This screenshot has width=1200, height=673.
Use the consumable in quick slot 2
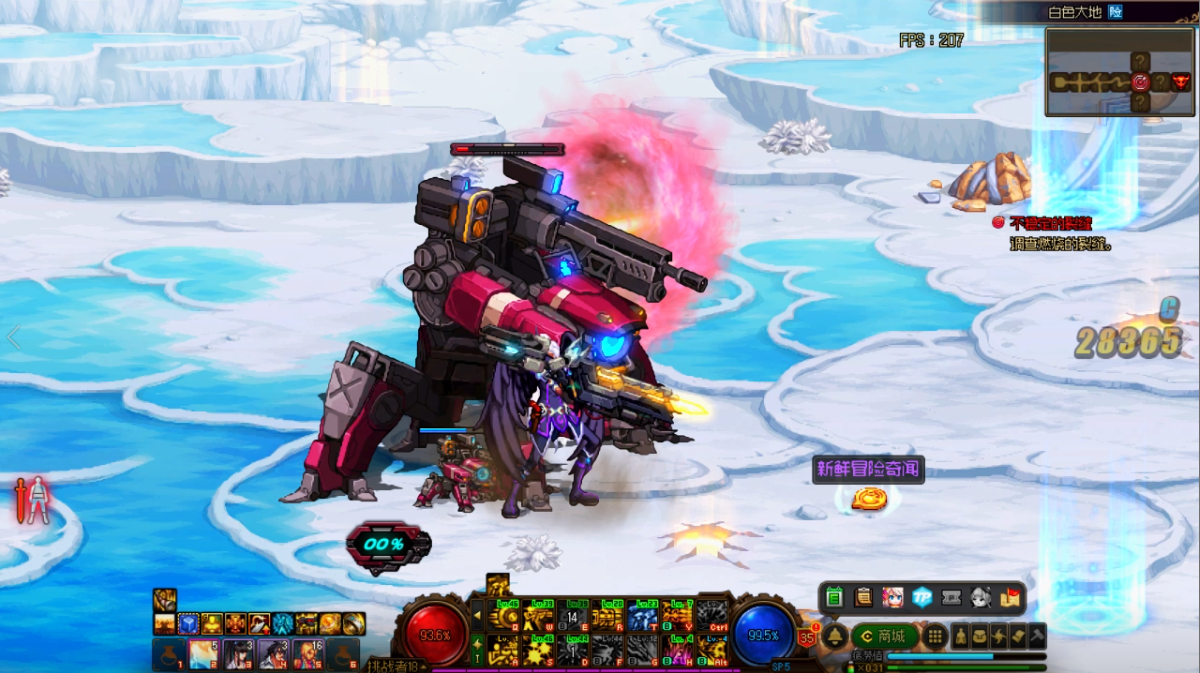click(x=204, y=654)
